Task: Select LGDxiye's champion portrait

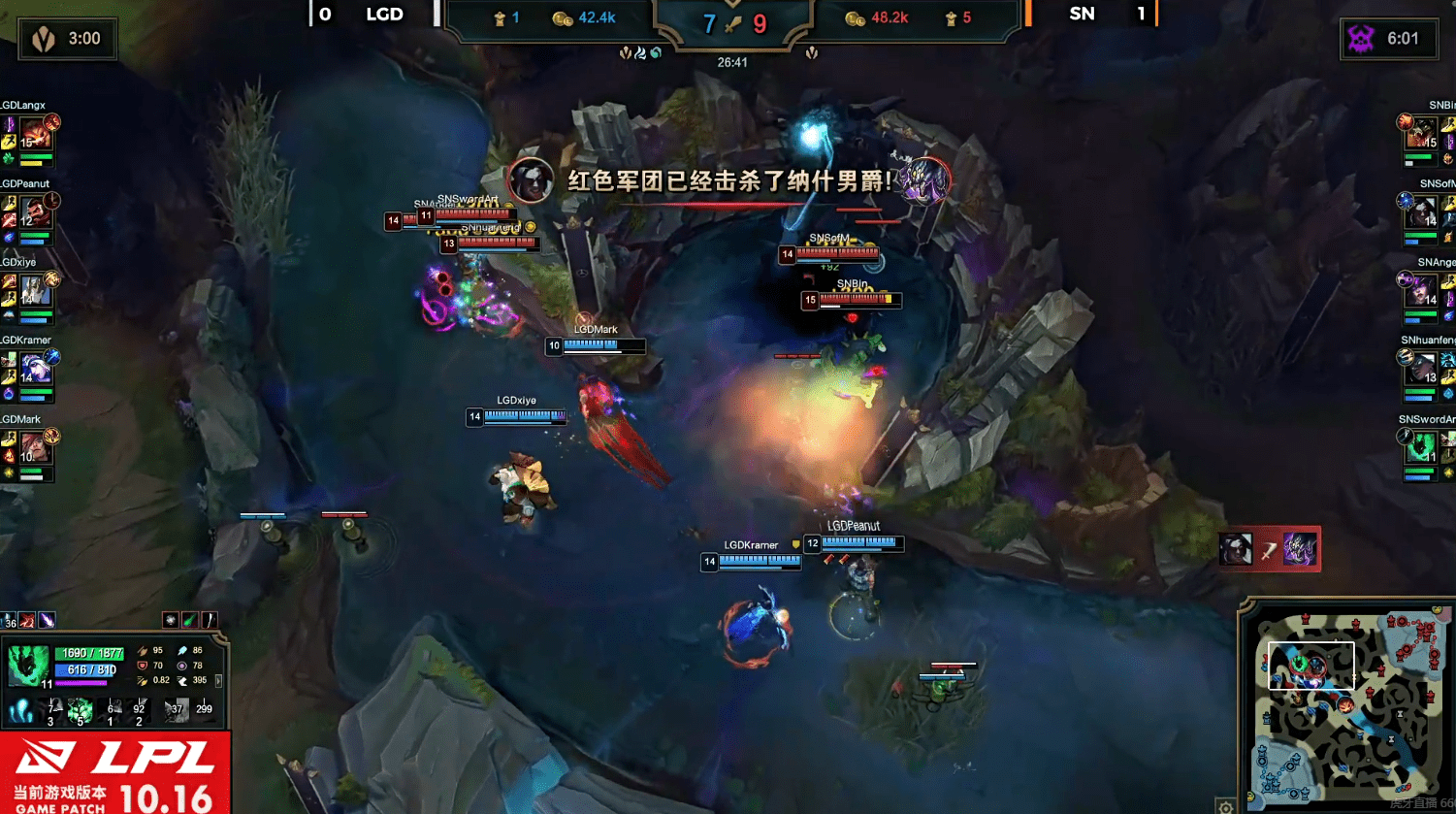Action: tap(35, 290)
